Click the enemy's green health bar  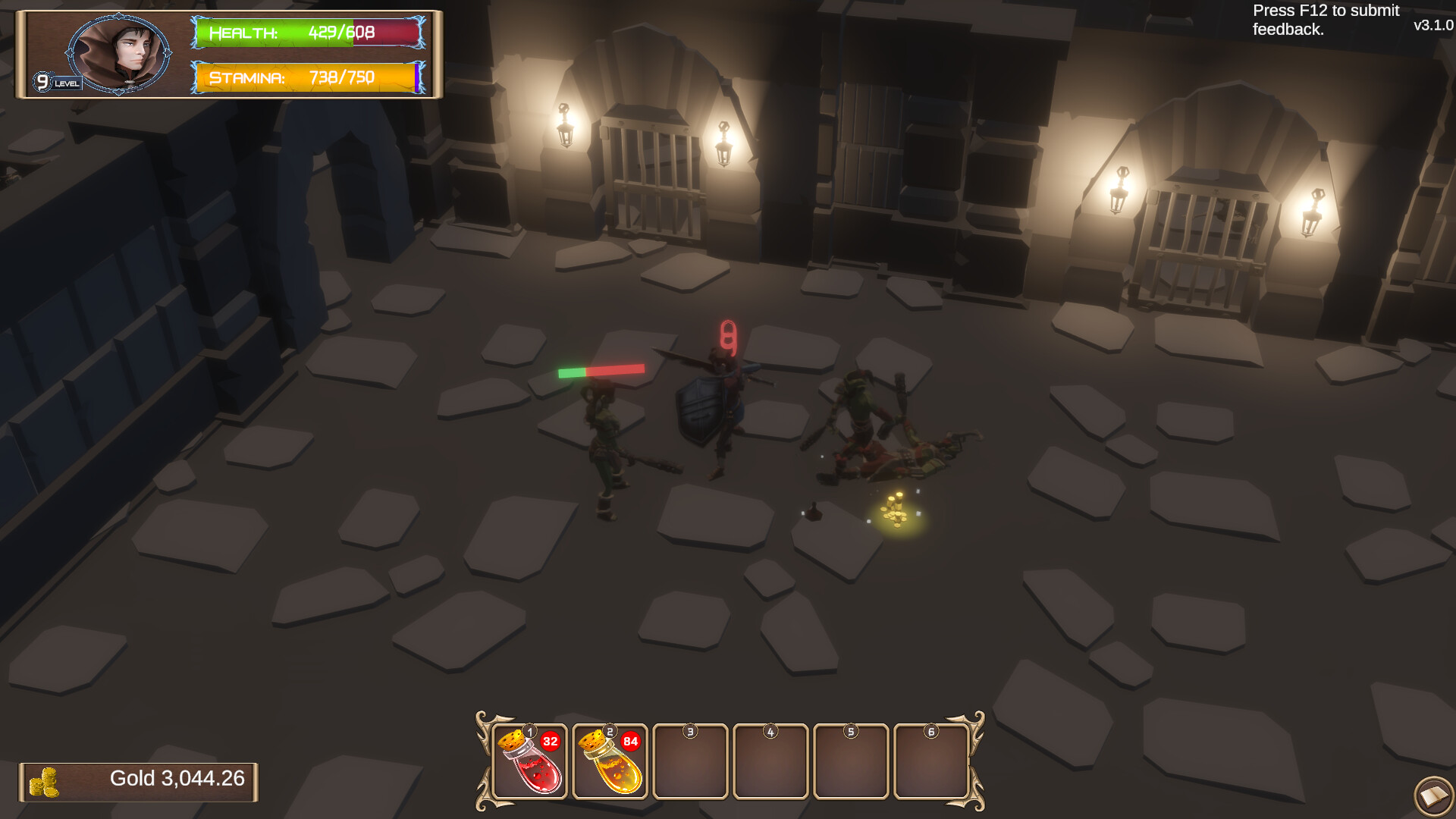click(x=570, y=371)
